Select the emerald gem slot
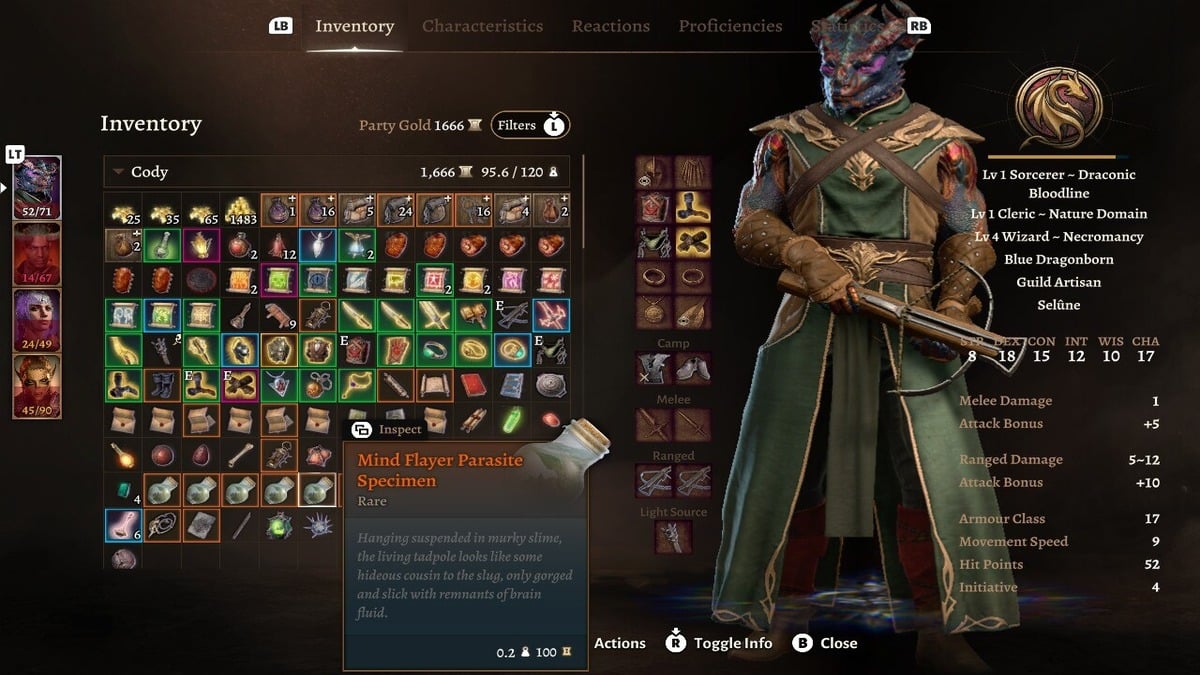This screenshot has width=1200, height=675. point(122,490)
